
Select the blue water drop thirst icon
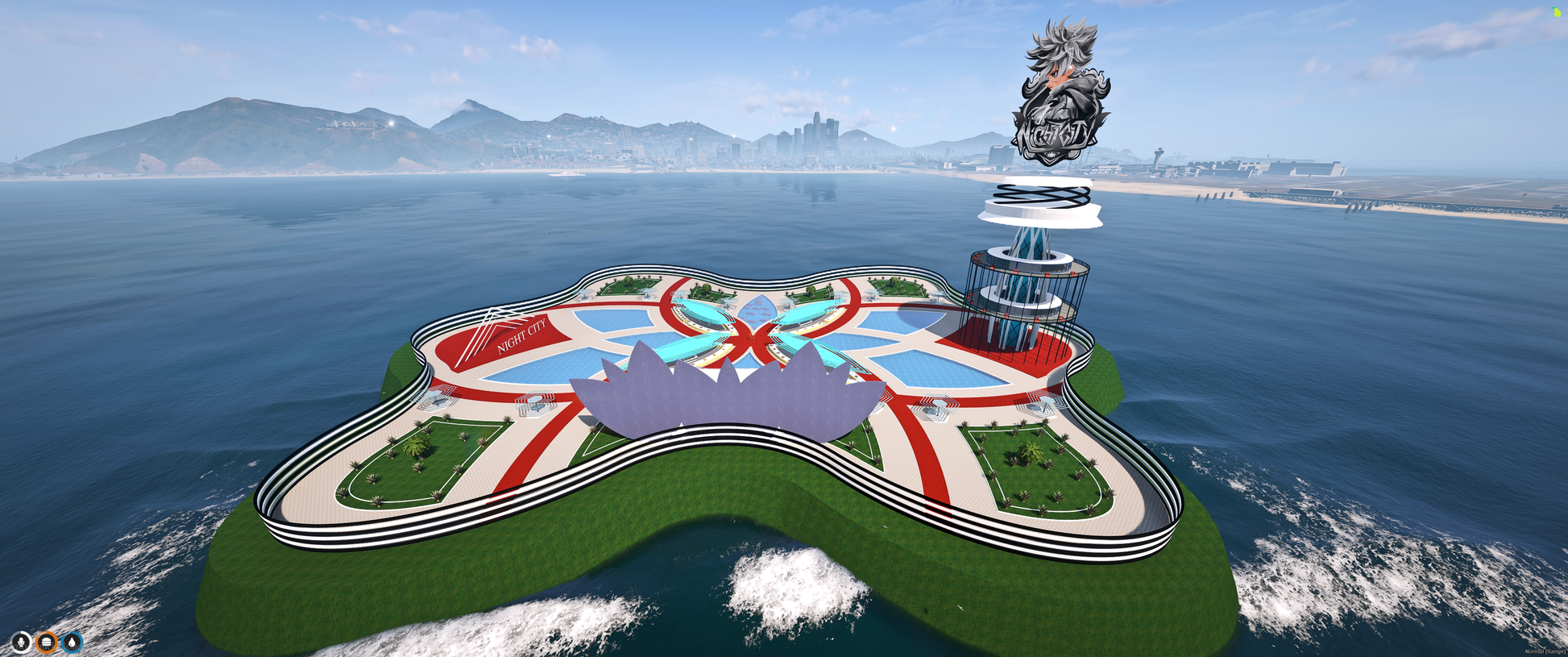point(73,642)
